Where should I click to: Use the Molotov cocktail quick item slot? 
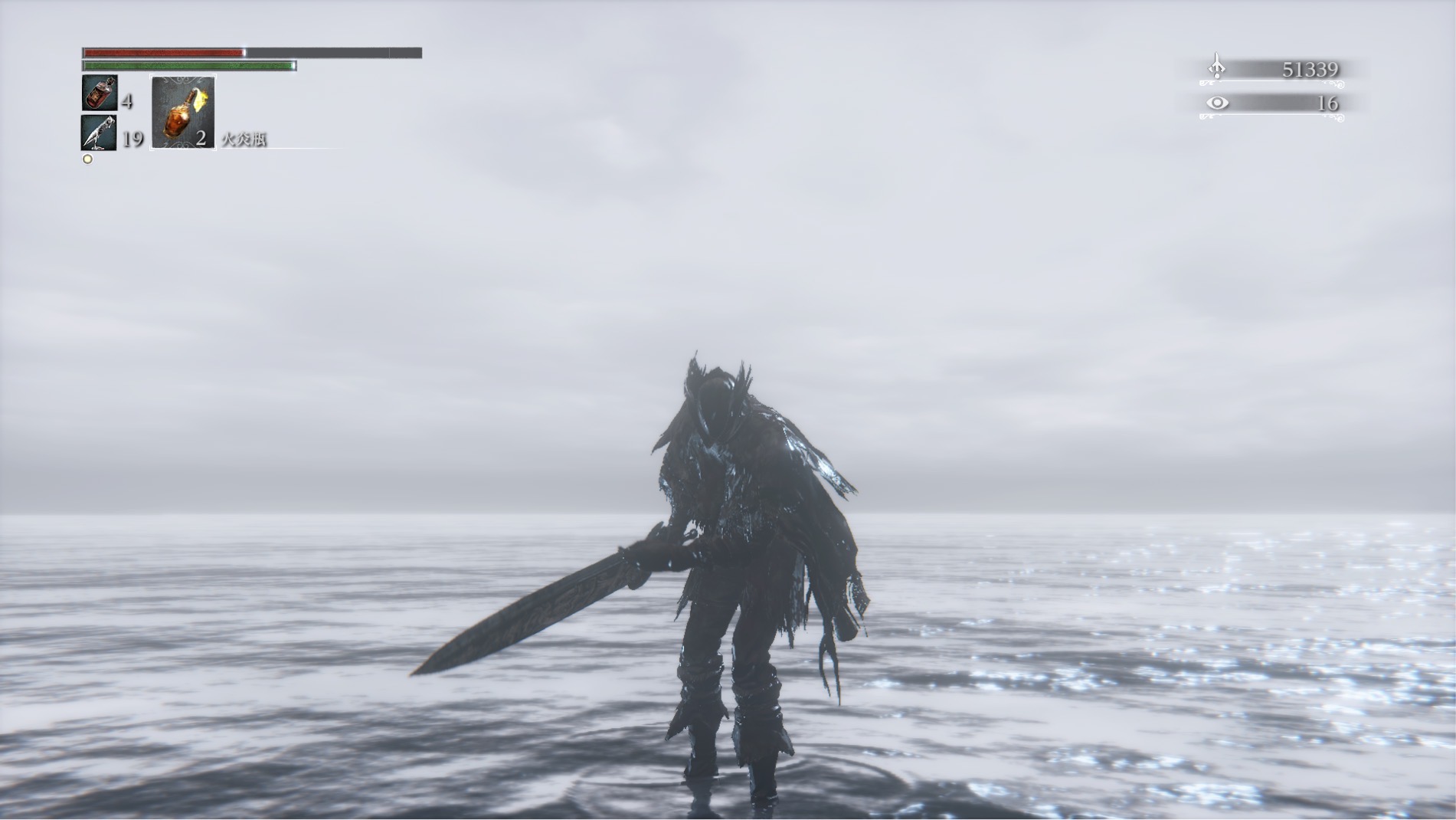pyautogui.click(x=183, y=113)
